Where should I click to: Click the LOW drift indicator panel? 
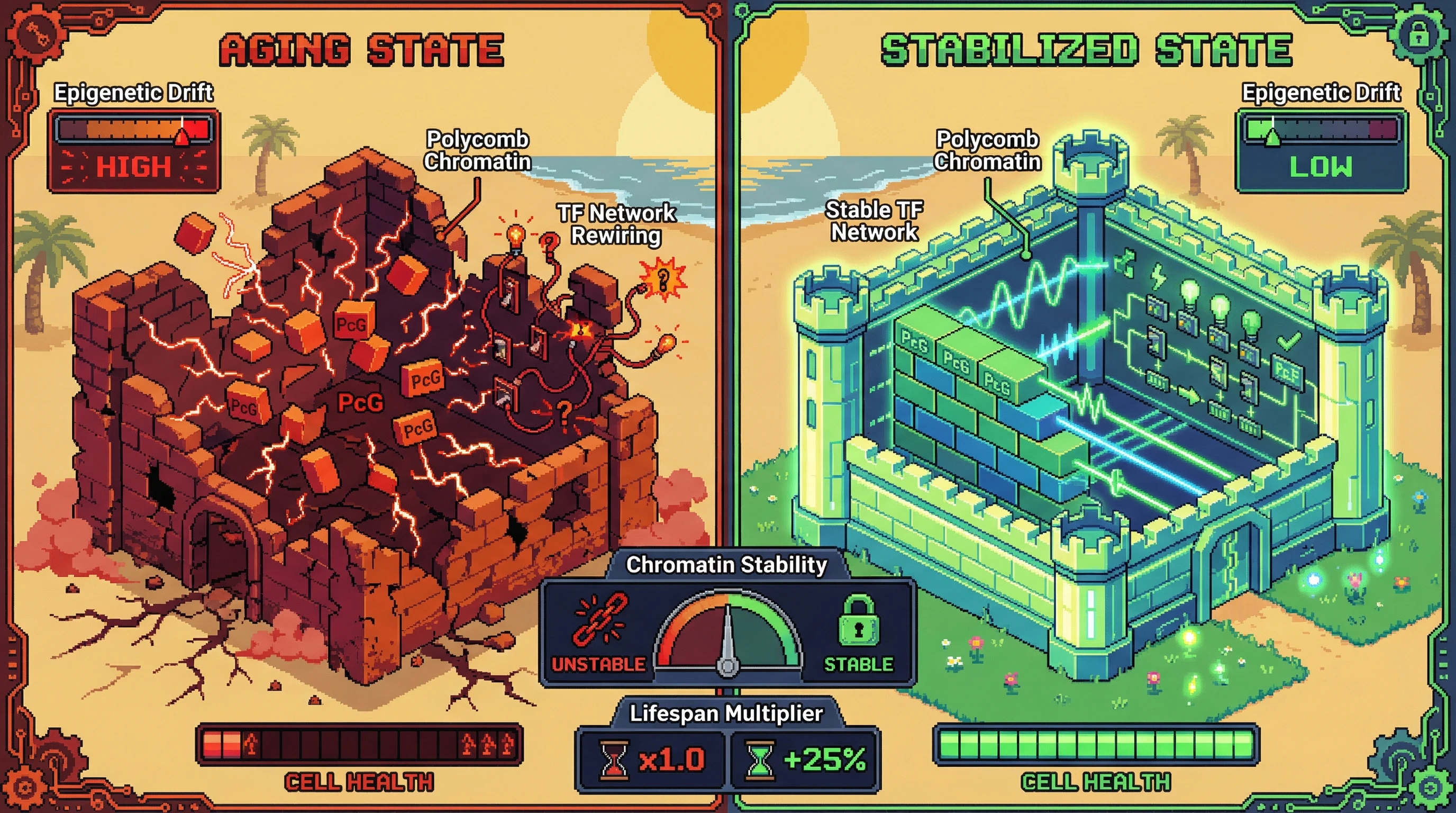point(1321,167)
